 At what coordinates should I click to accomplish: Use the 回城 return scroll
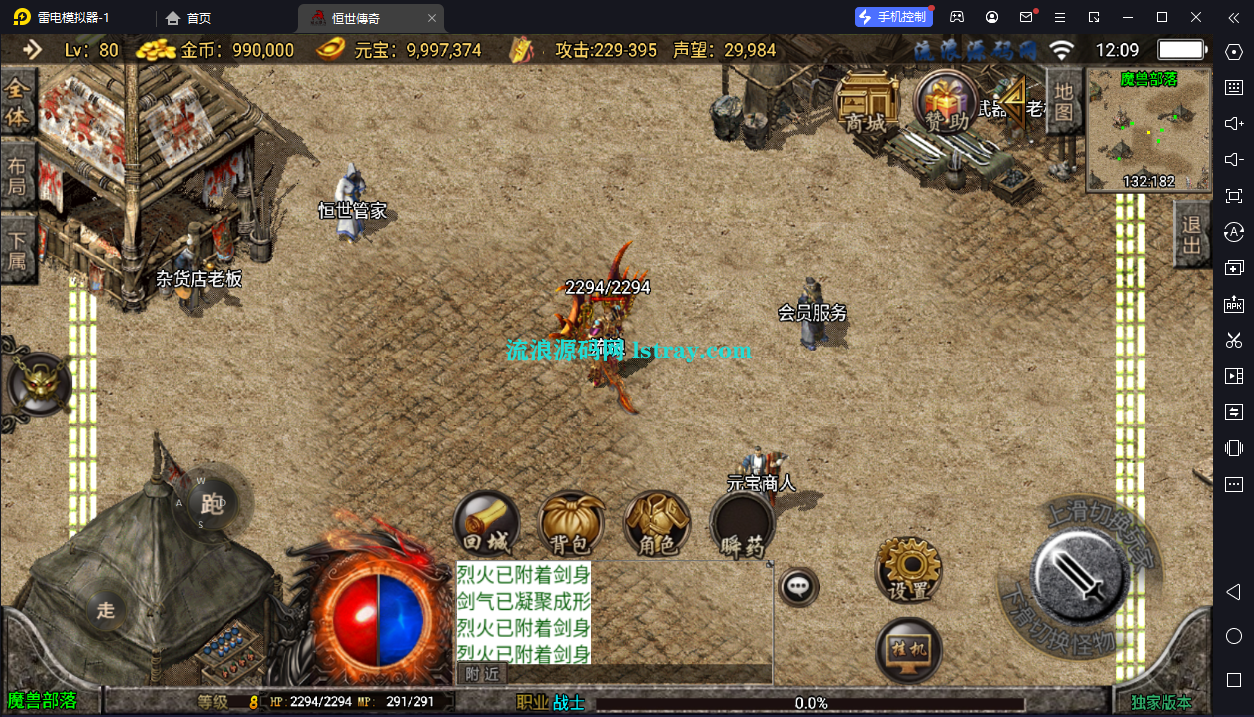pos(487,523)
